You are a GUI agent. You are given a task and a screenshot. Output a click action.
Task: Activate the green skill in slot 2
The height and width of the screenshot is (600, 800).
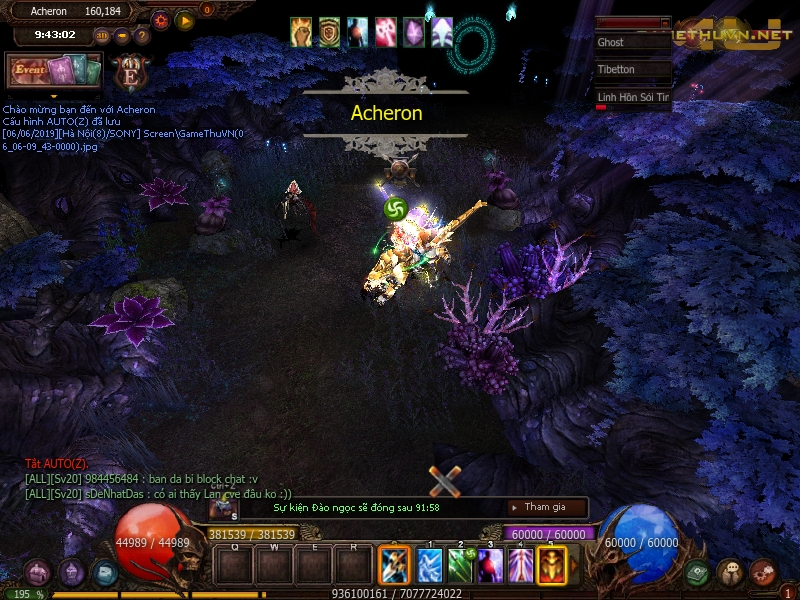click(x=460, y=565)
